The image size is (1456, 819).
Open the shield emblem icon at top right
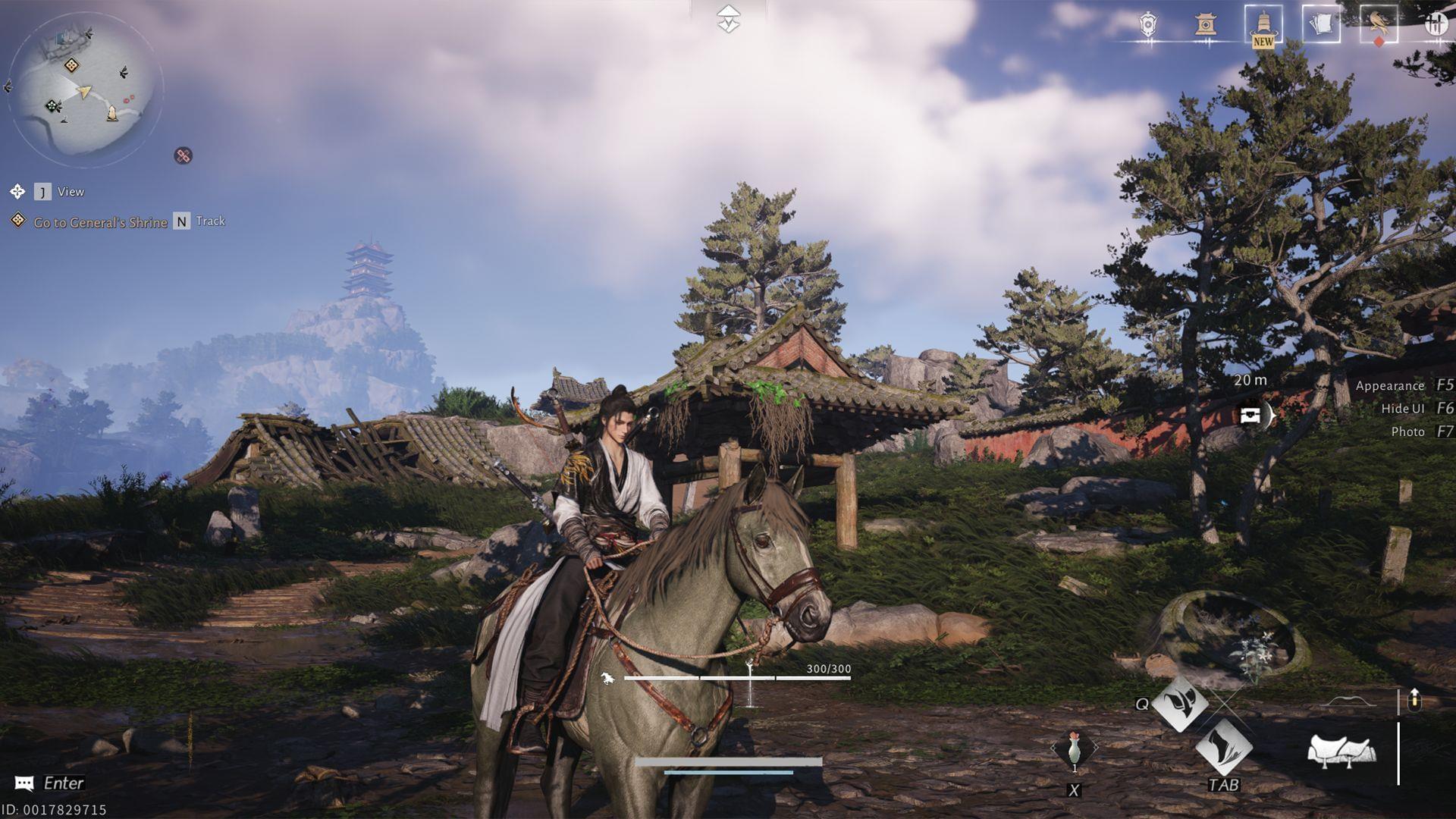(x=1147, y=23)
